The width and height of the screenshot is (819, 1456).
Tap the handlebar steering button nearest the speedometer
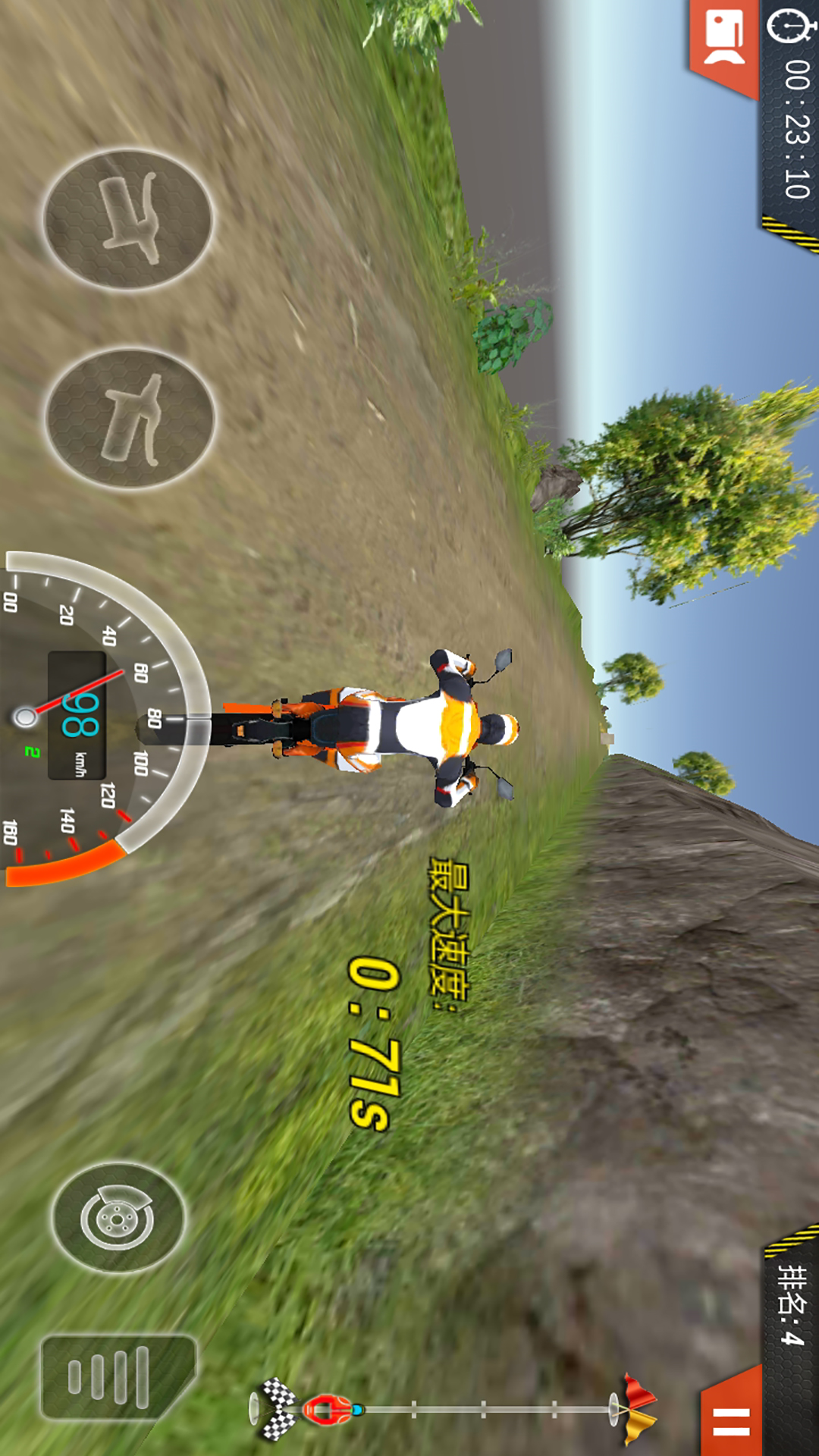(130, 418)
